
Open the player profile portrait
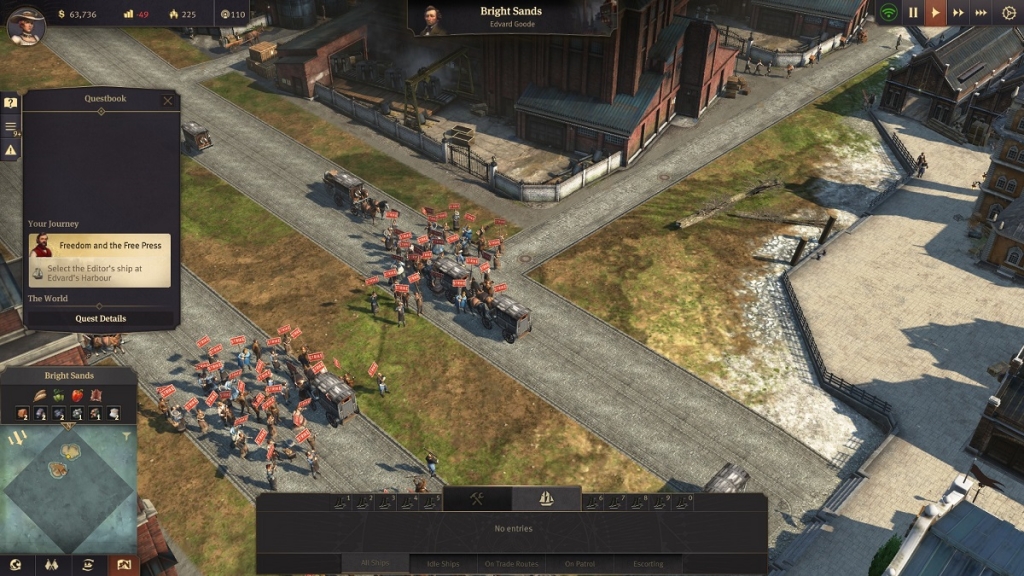26,26
